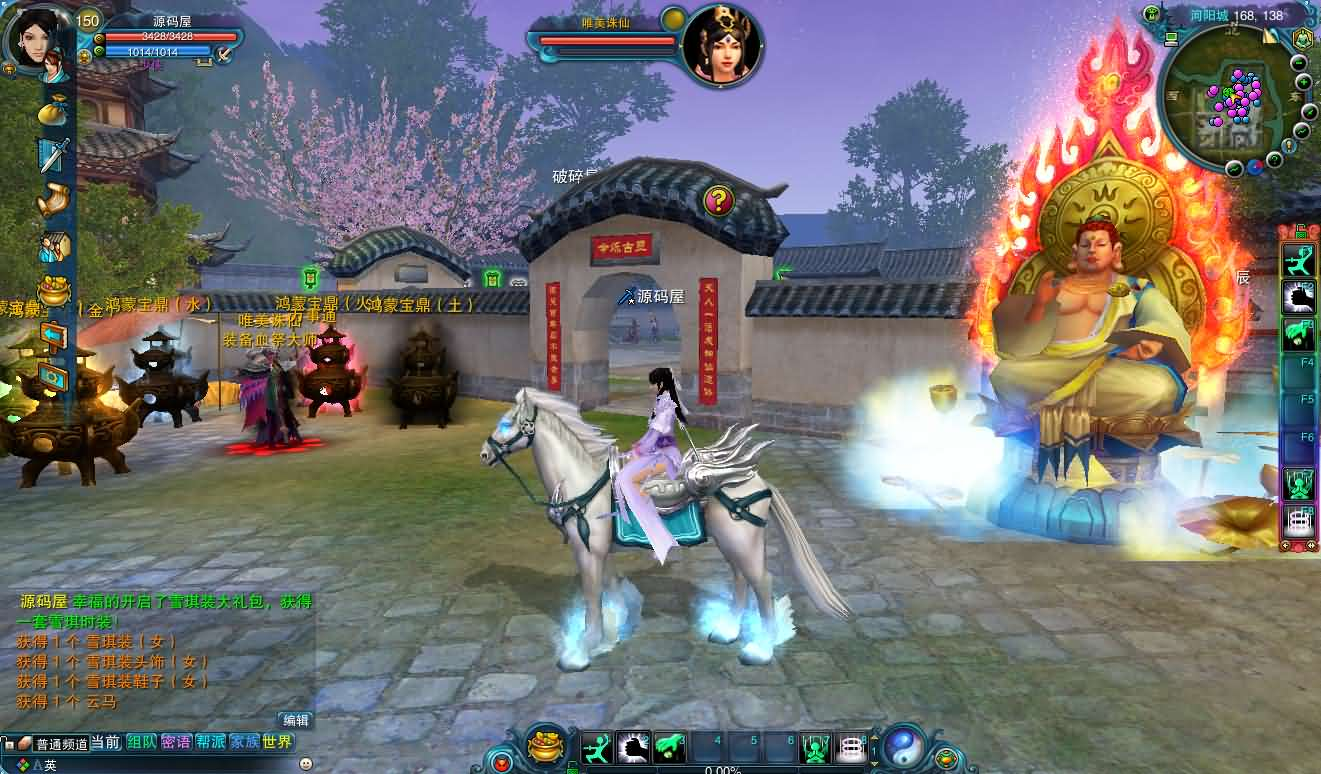
Task: Select the 密语 whisper chat tab
Action: tap(176, 742)
